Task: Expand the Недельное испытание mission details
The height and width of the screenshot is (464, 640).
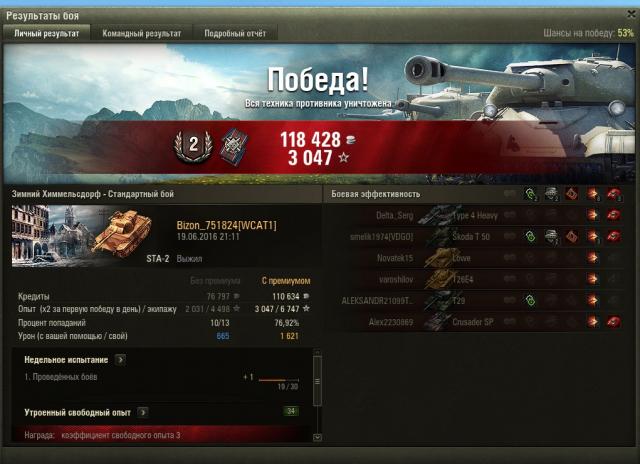Action: coord(120,359)
